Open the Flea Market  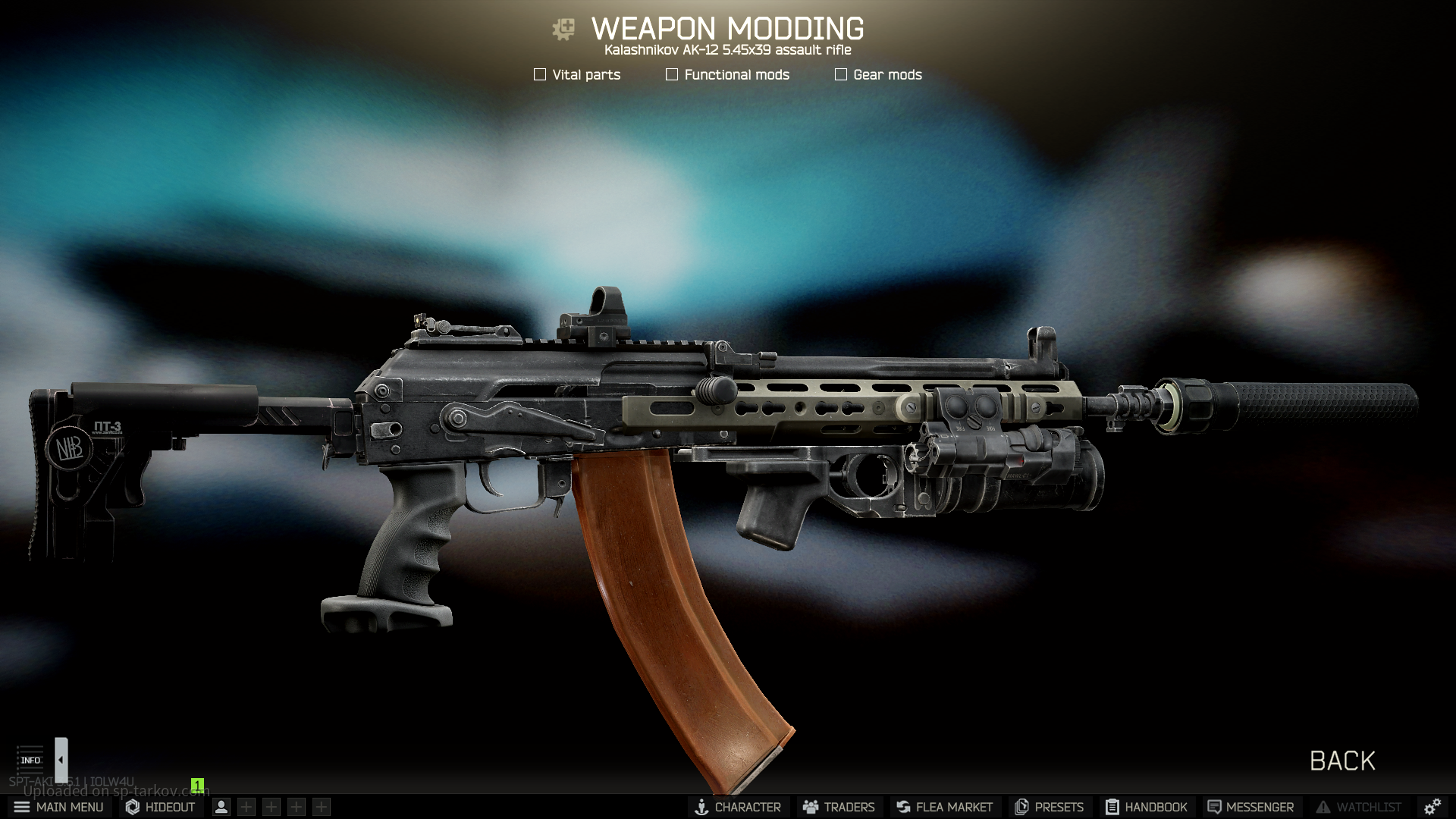(944, 807)
